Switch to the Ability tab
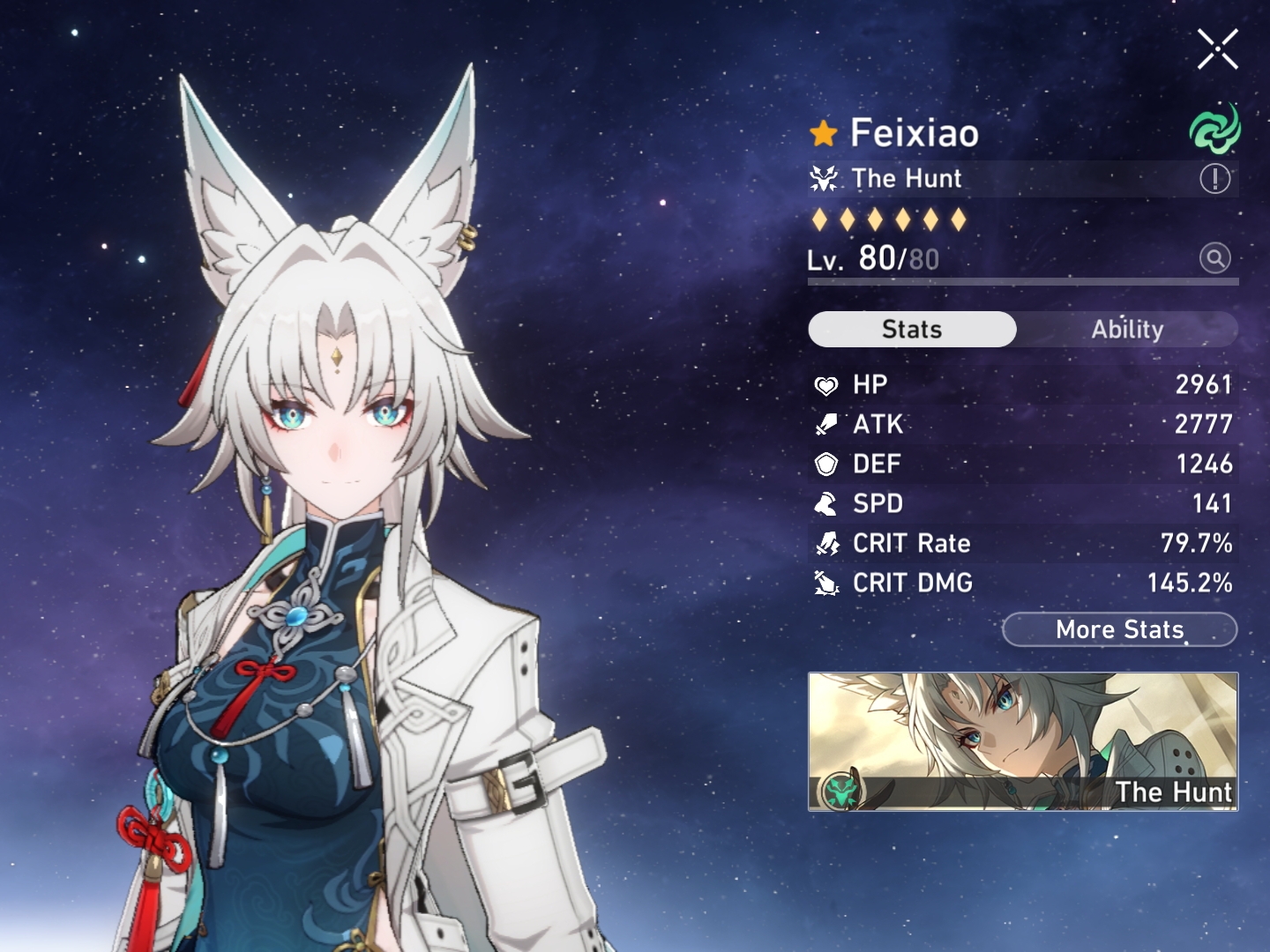Viewport: 1270px width, 952px height. point(1129,329)
